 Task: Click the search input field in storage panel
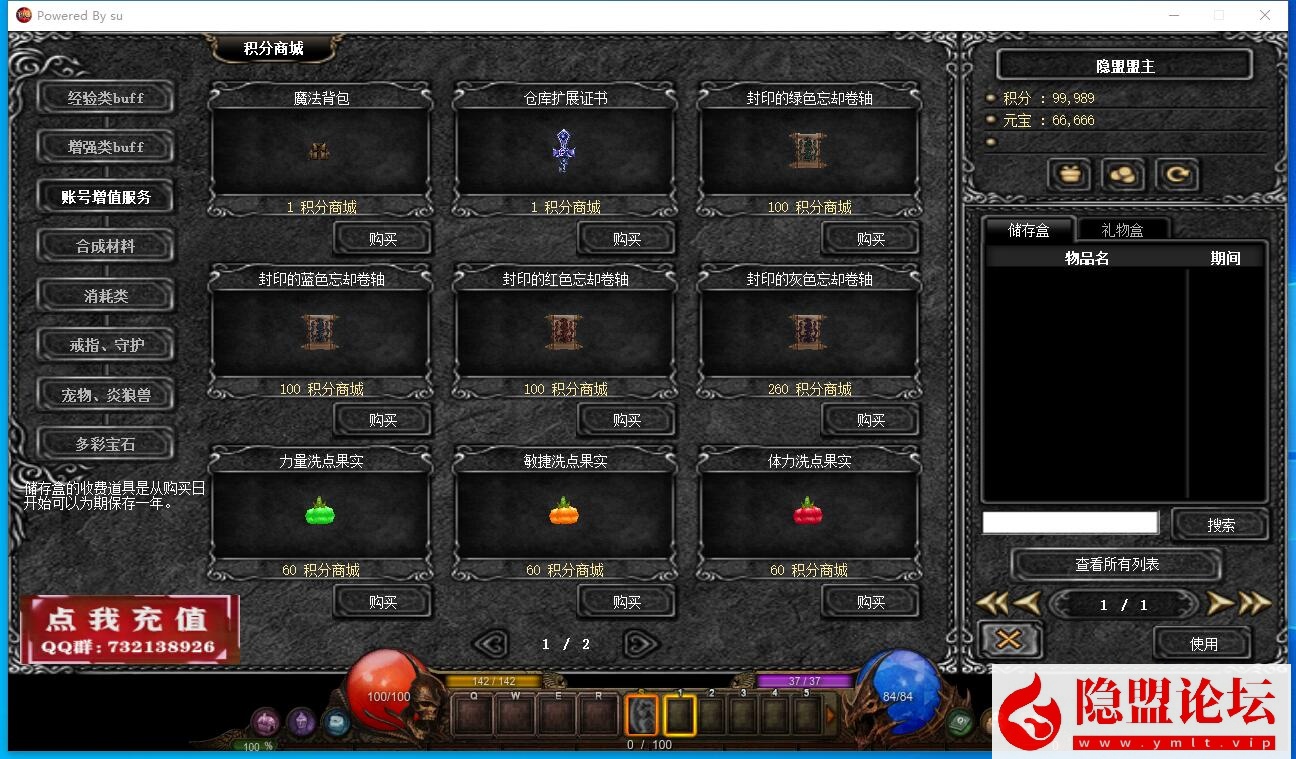click(1070, 522)
